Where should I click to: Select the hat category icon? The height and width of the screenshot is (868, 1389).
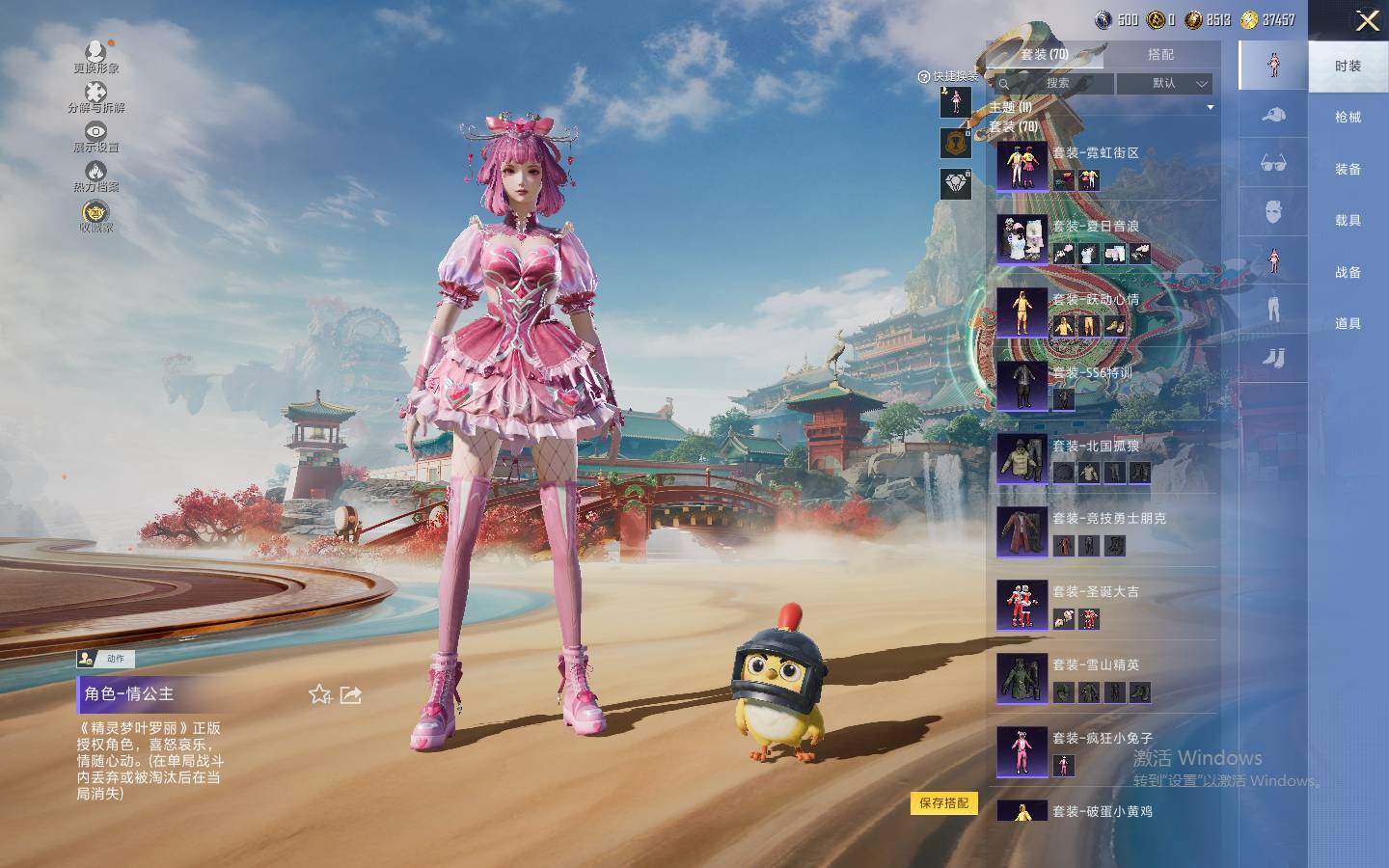point(1273,116)
